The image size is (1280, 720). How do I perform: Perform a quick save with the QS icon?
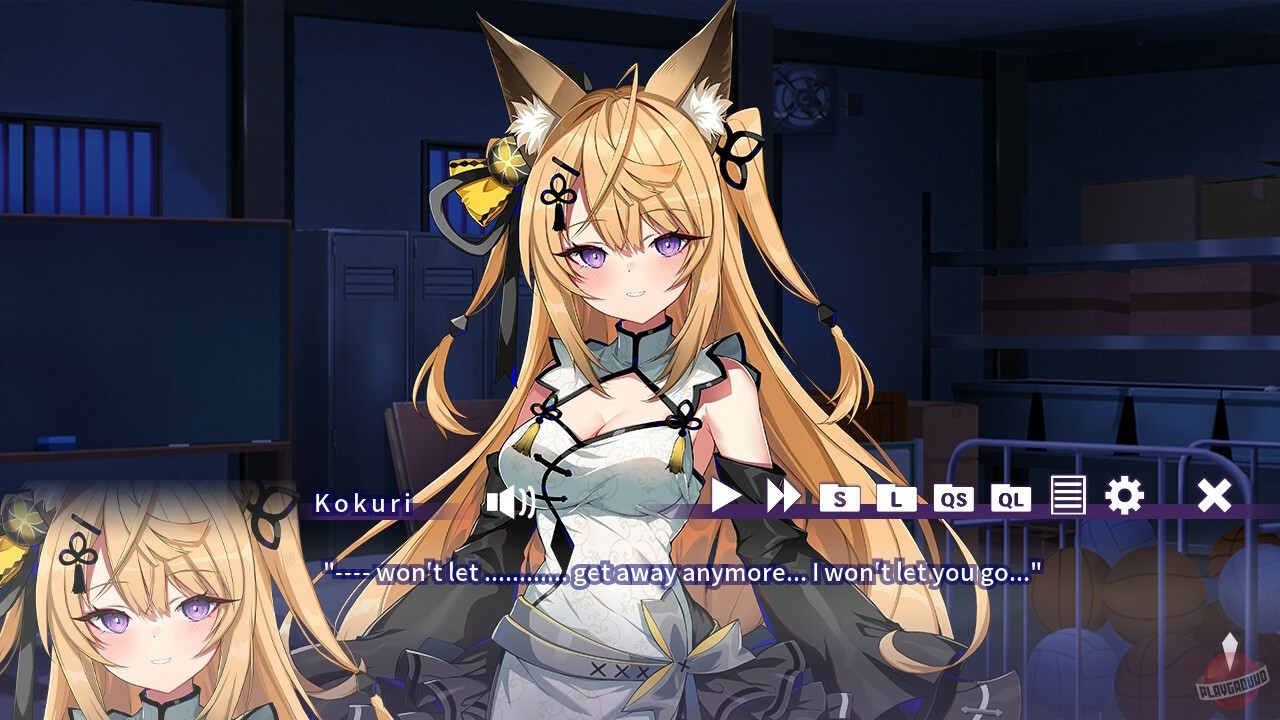point(952,499)
